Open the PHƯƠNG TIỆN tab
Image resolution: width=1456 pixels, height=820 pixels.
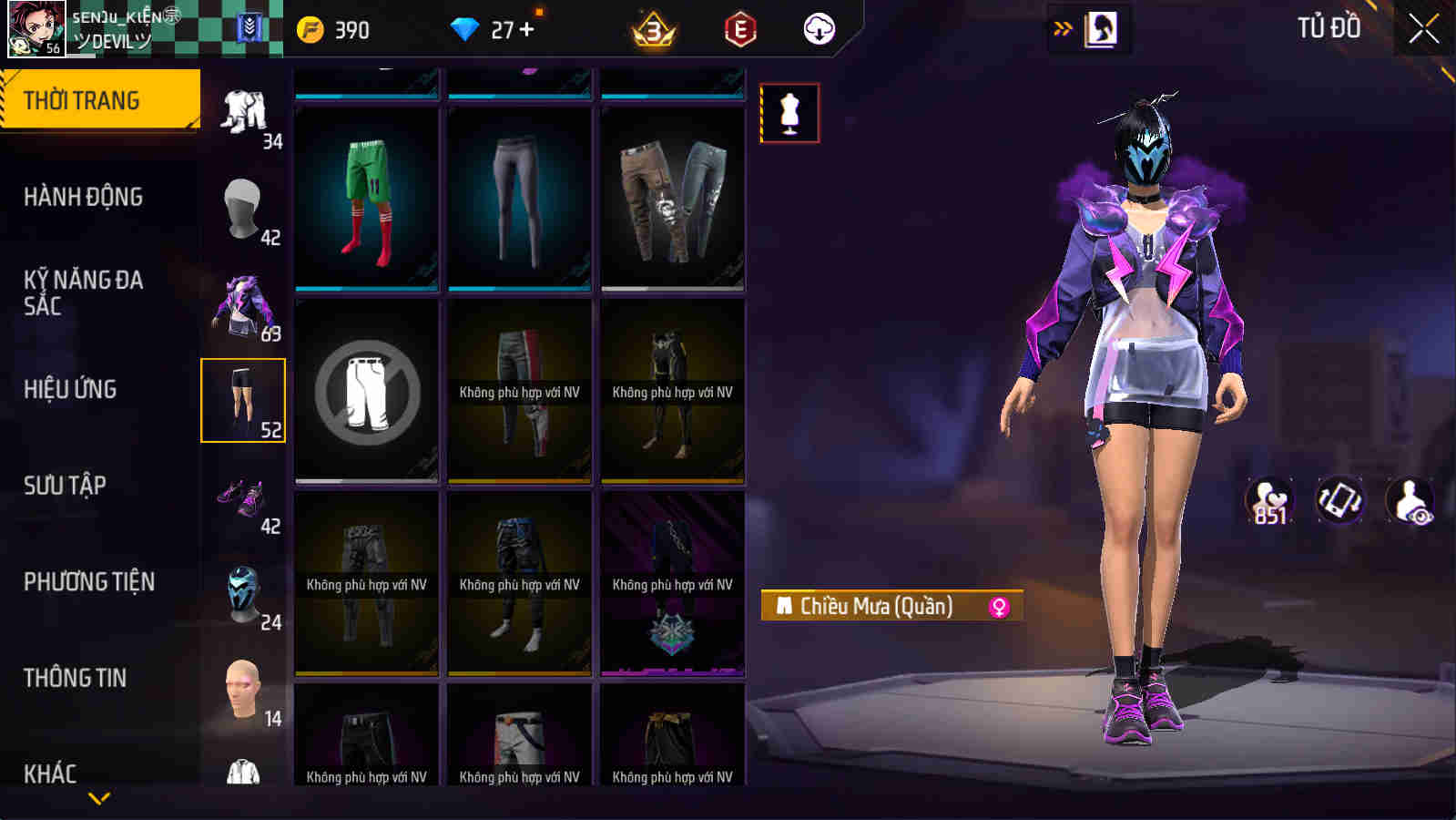point(91,581)
